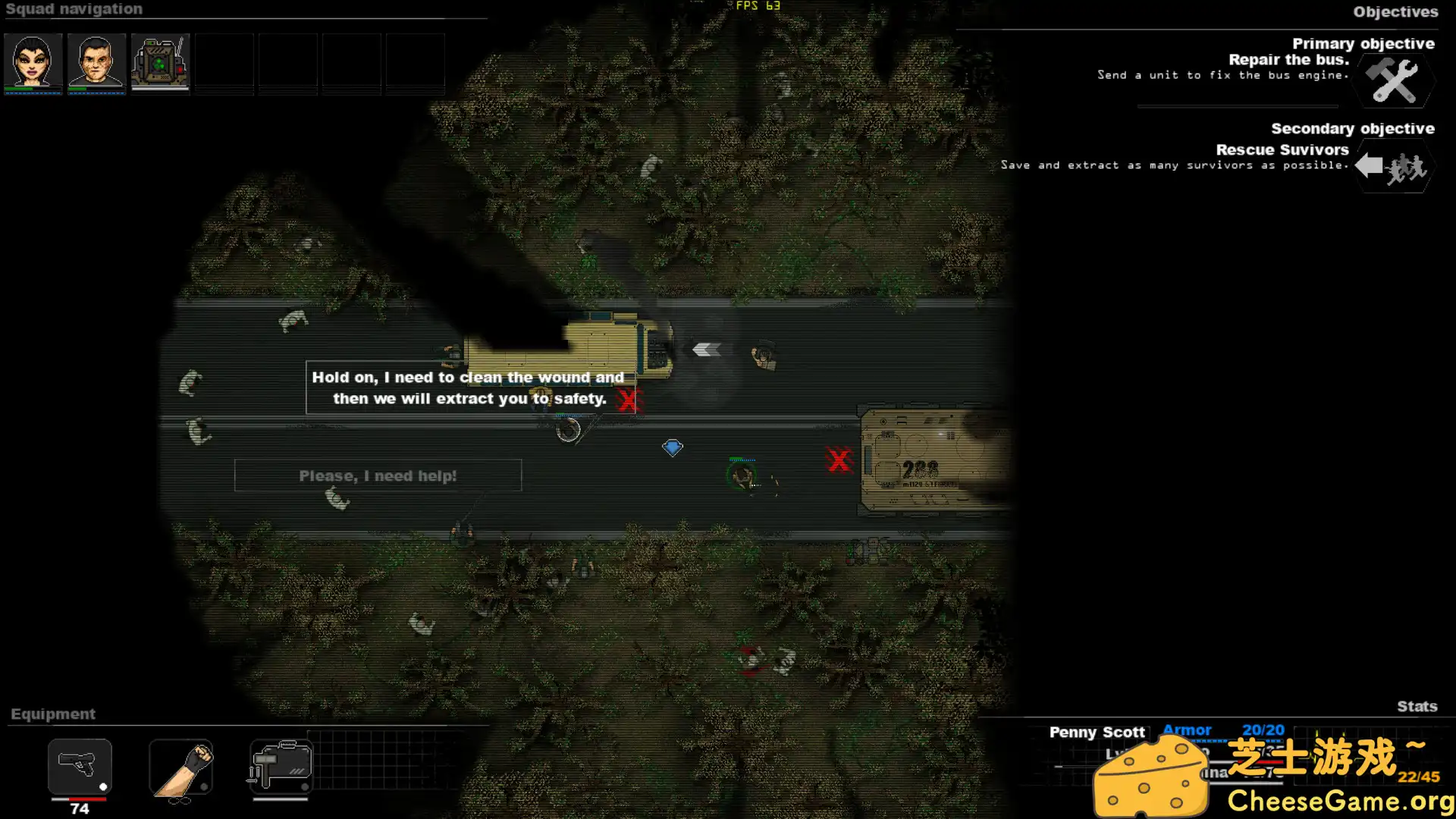Choose the melee fist equipment slot
Image resolution: width=1456 pixels, height=819 pixels.
click(181, 767)
